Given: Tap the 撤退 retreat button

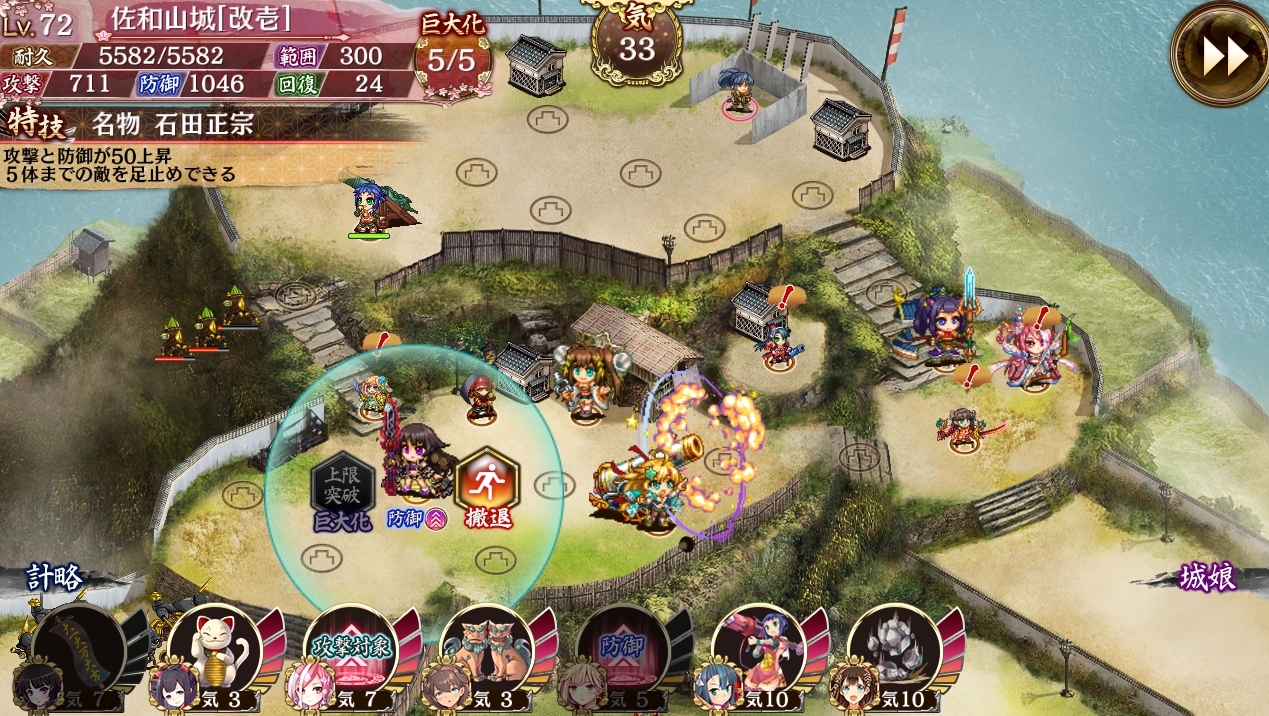Looking at the screenshot, I should coord(487,489).
